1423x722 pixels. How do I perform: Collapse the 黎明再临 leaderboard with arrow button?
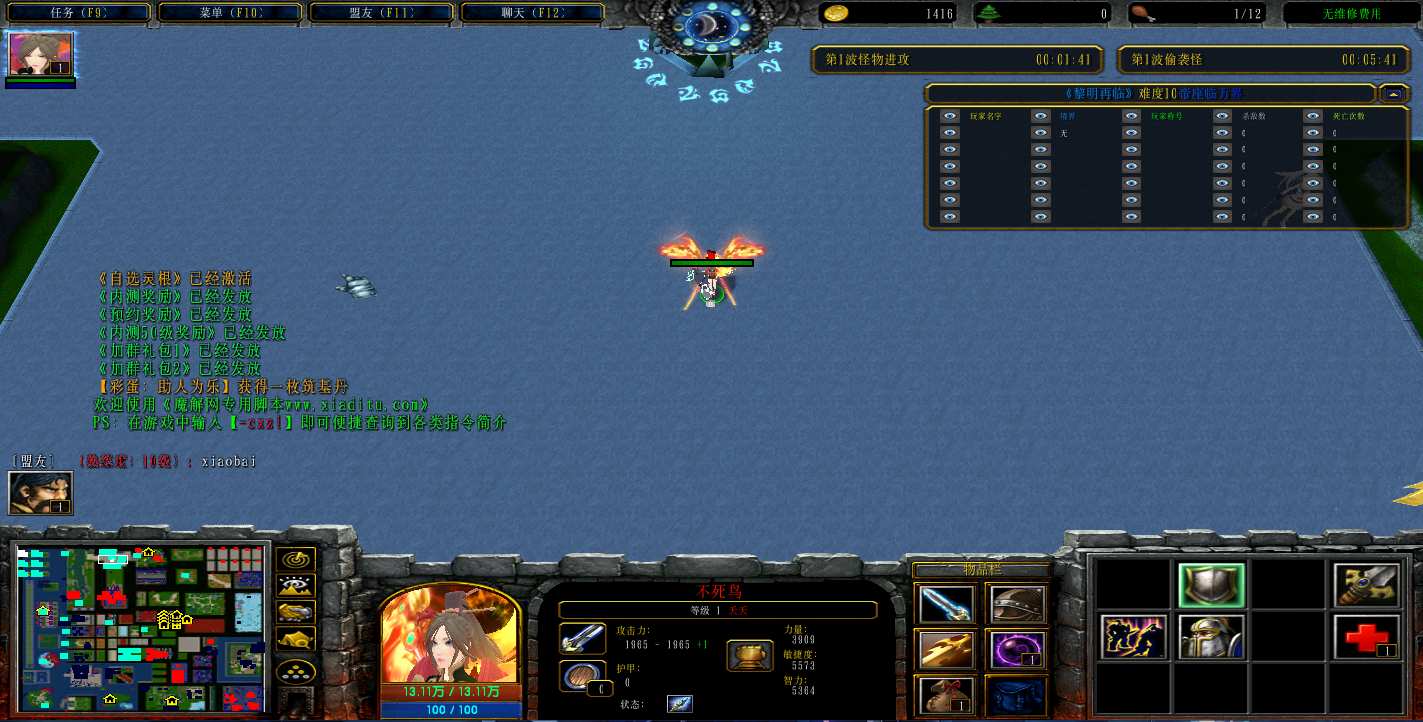pos(1393,94)
